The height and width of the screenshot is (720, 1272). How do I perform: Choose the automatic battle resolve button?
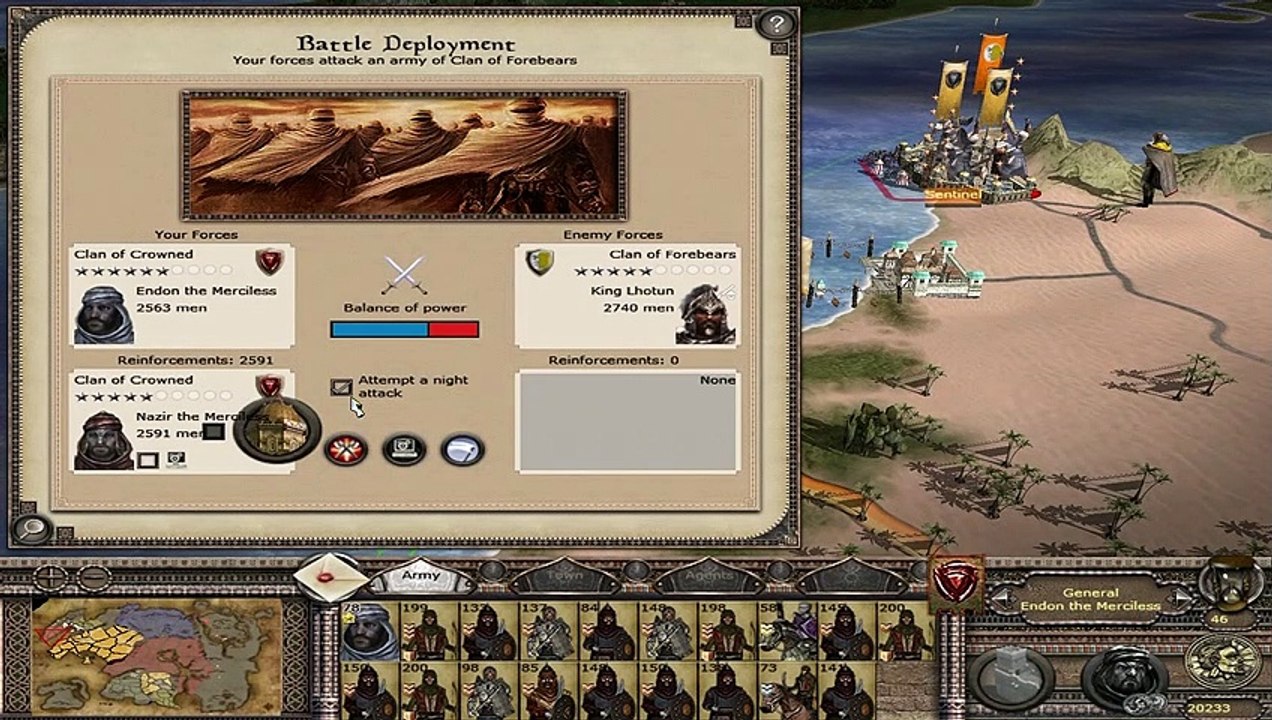[x=404, y=450]
